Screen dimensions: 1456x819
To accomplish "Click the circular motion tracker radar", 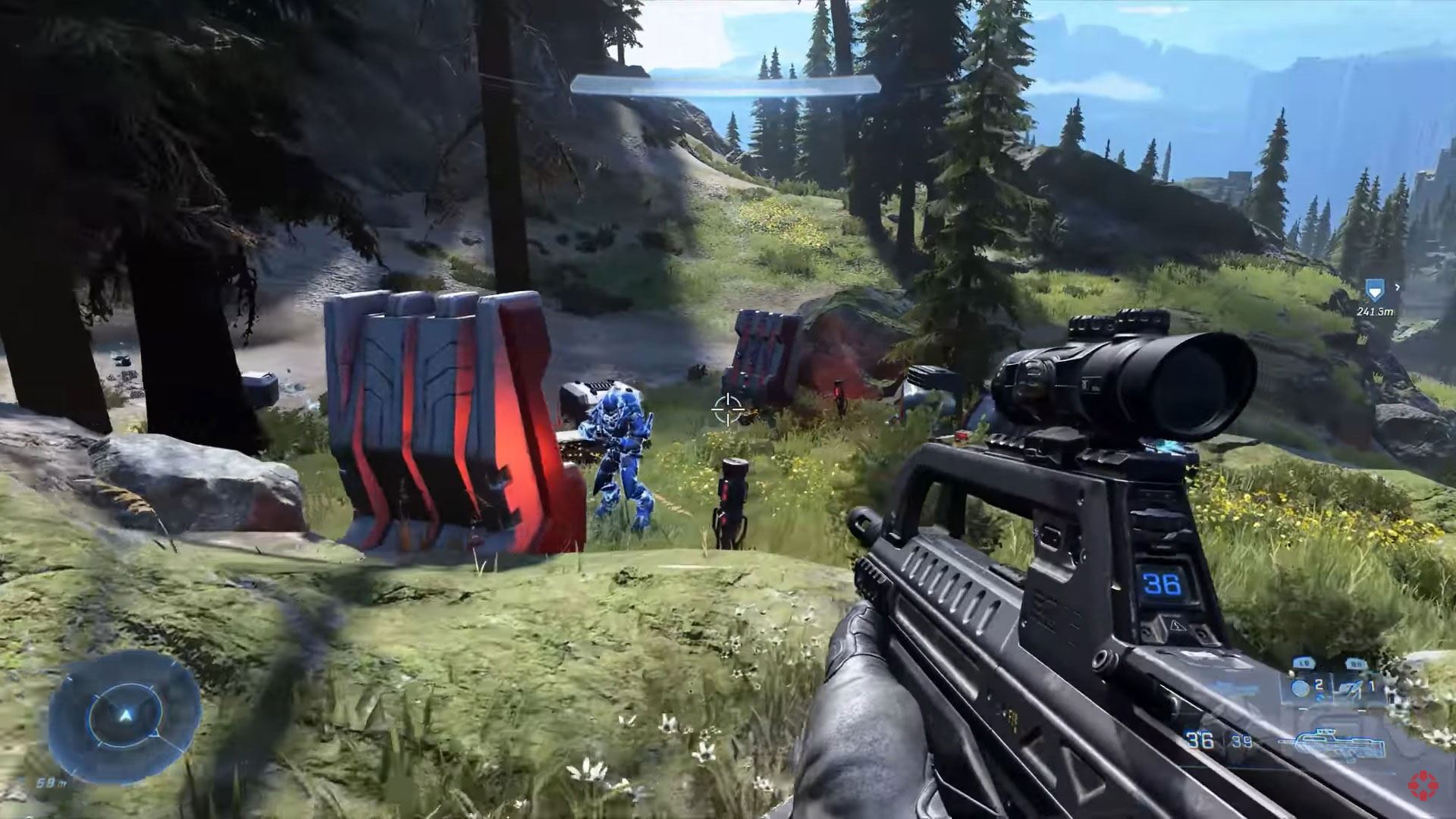I will click(125, 716).
